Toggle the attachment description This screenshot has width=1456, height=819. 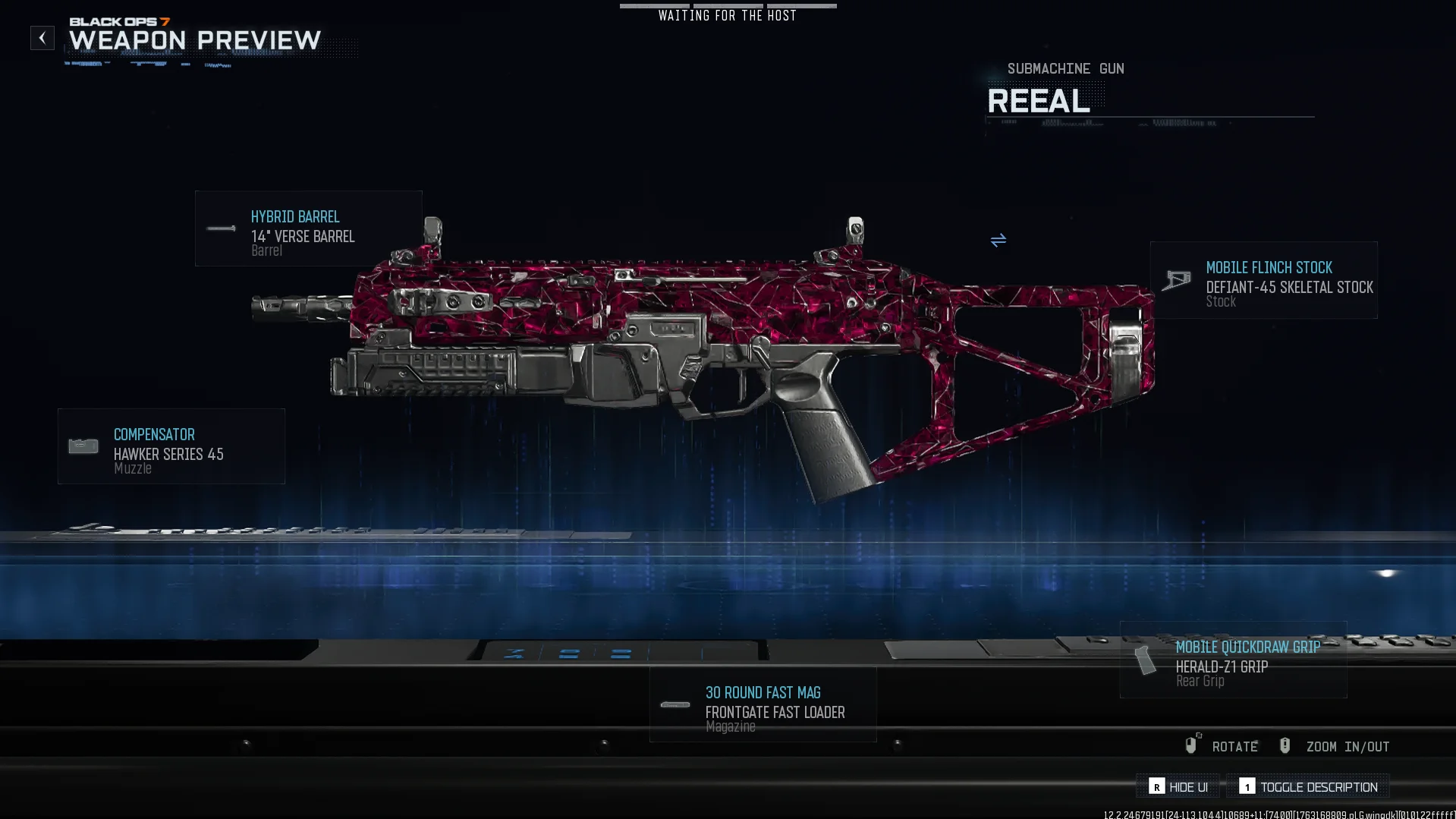point(1308,787)
